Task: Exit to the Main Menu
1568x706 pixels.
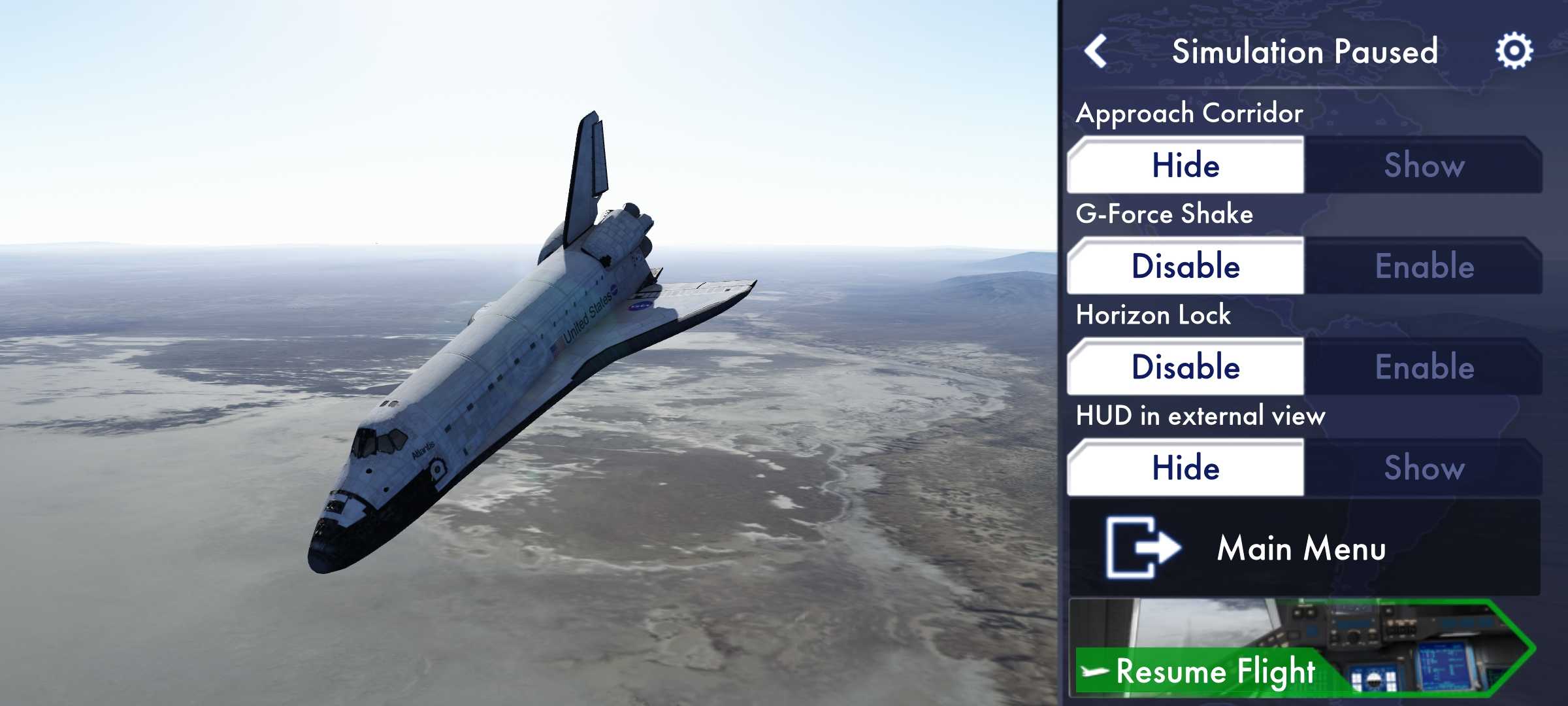Action: pos(1304,548)
